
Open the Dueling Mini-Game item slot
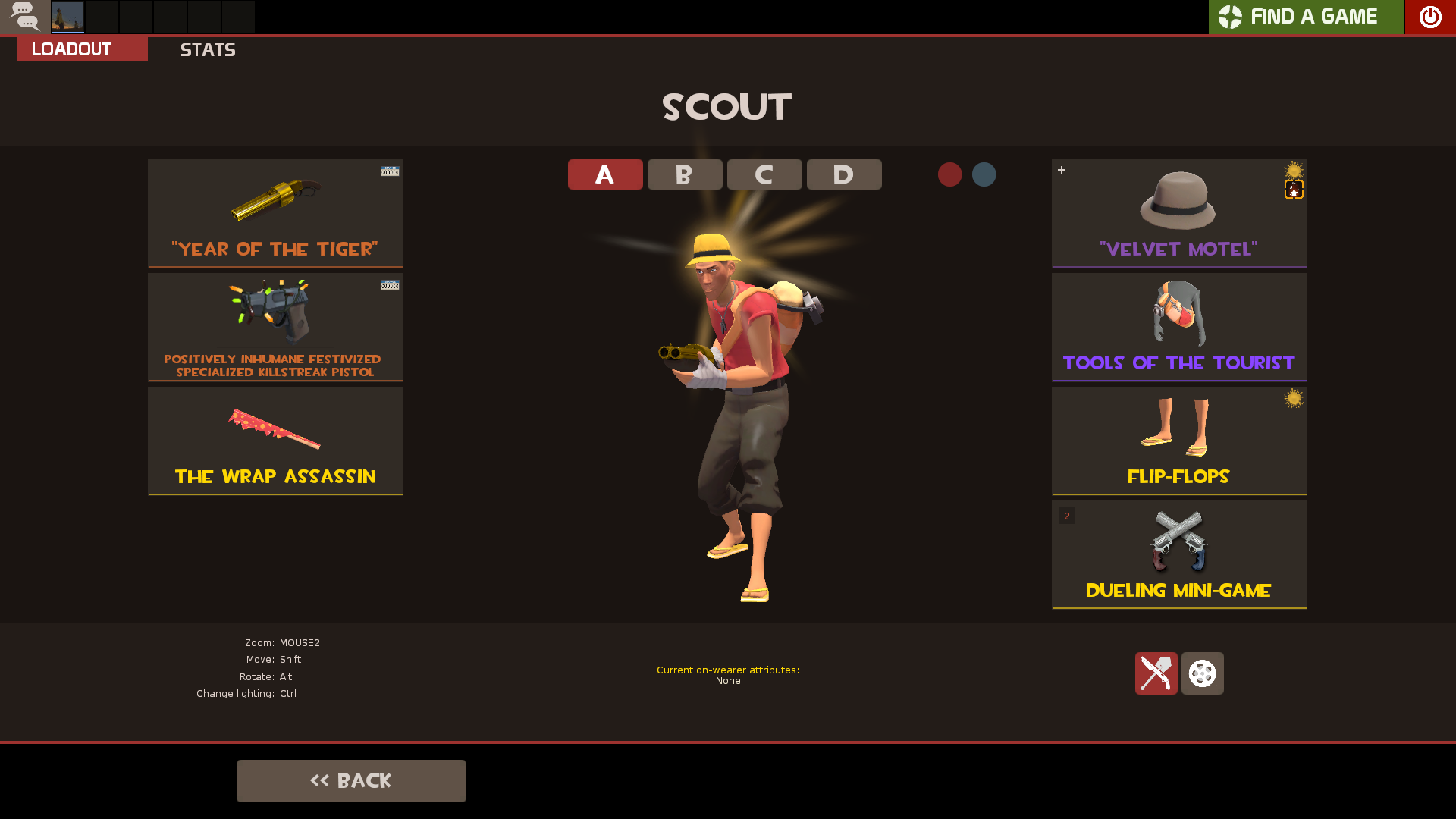1178,554
